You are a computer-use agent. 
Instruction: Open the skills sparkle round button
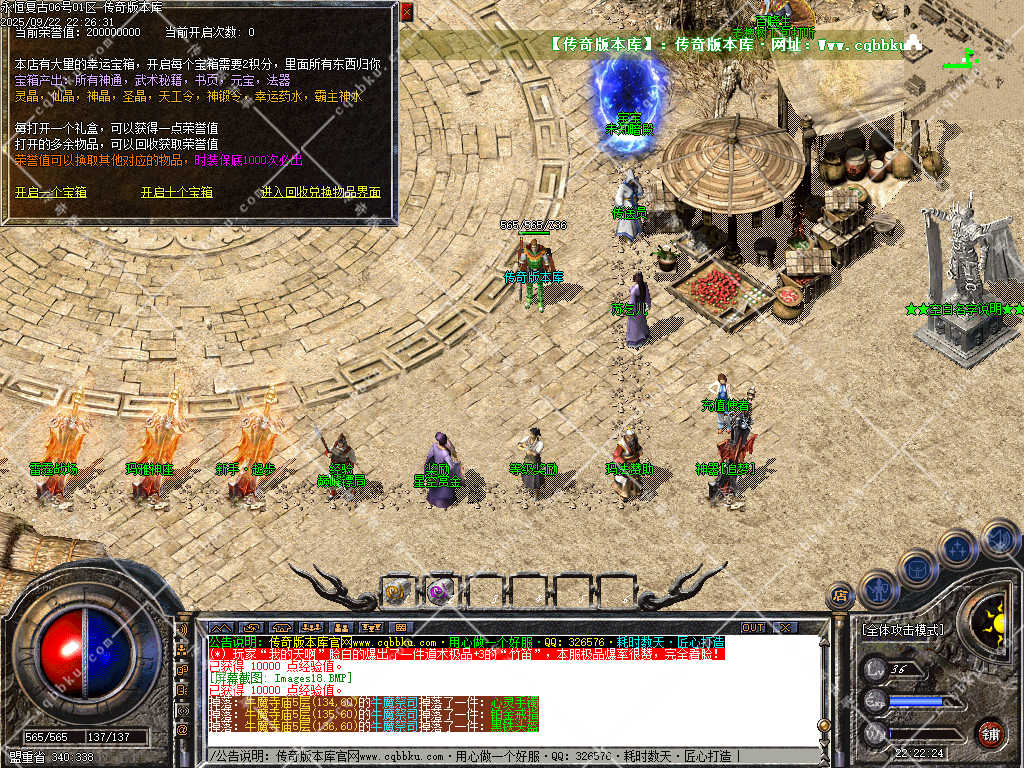pos(957,548)
